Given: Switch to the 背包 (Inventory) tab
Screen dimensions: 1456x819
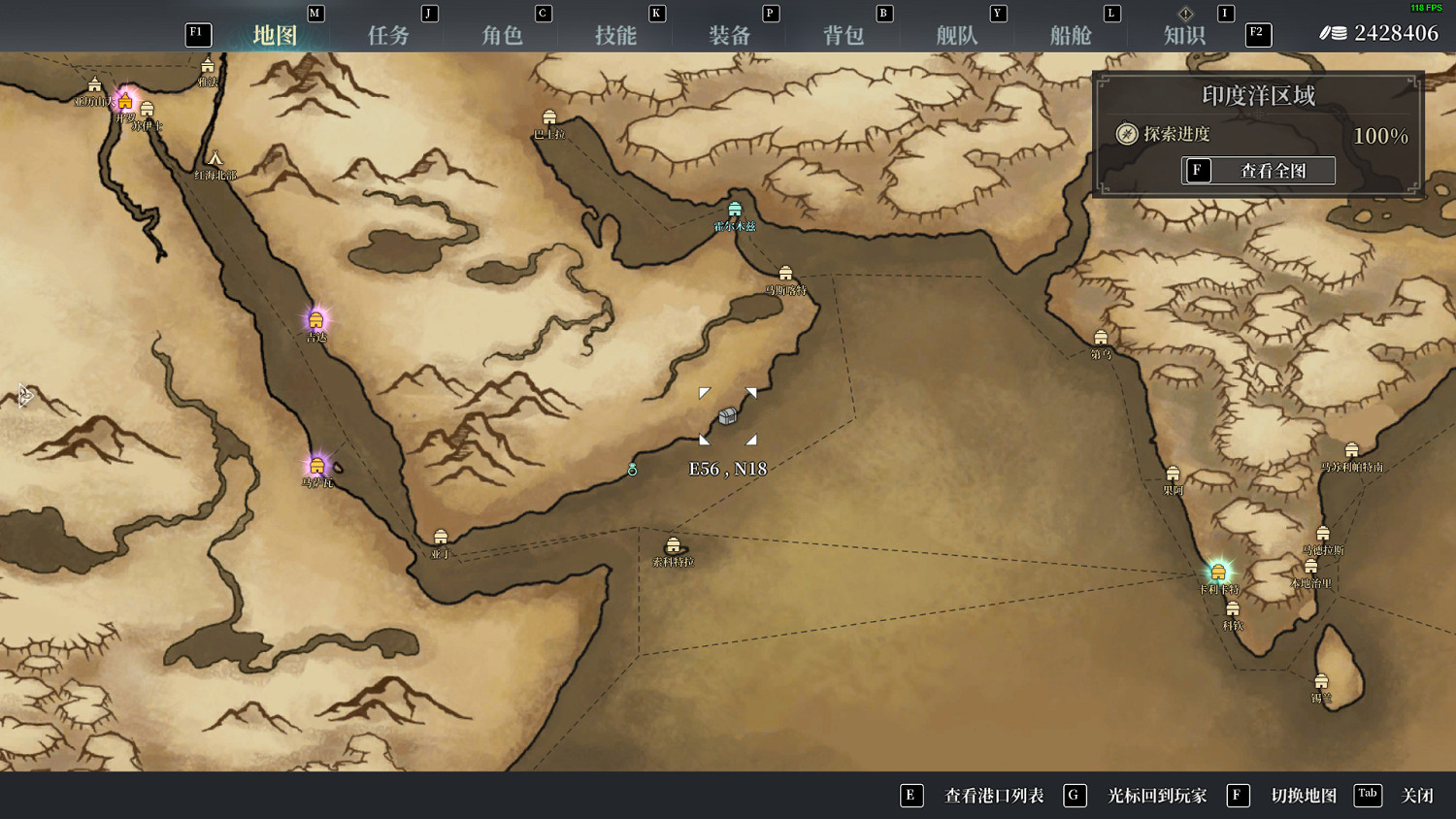Looking at the screenshot, I should 844,34.
